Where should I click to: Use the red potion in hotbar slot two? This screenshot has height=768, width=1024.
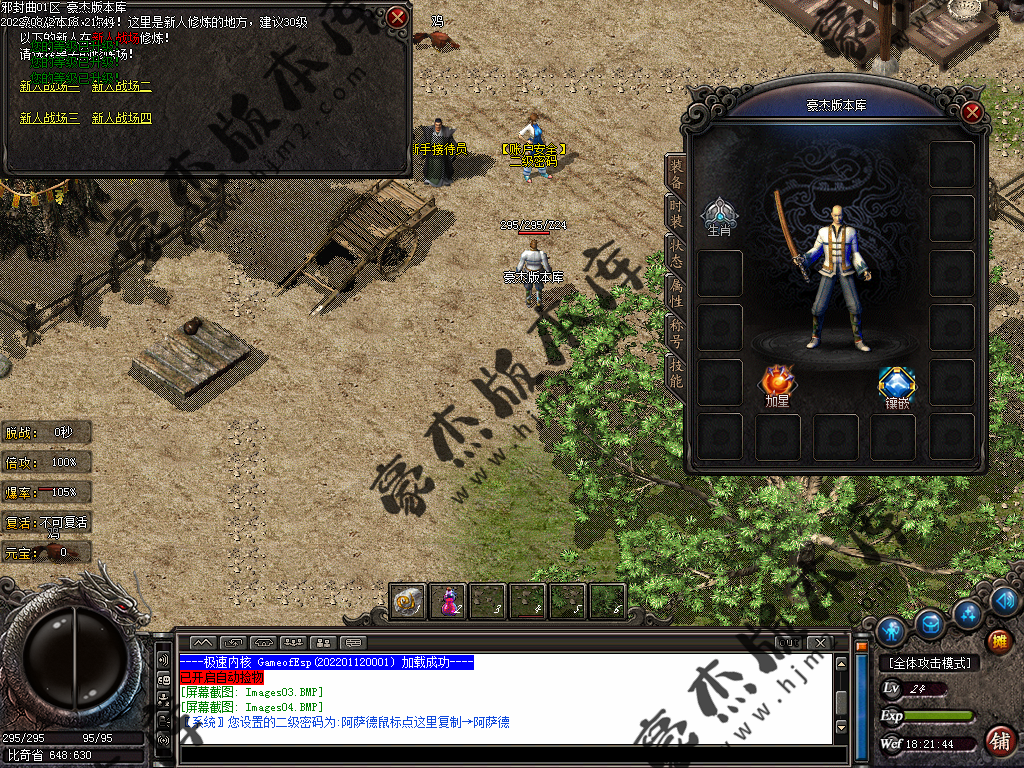pyautogui.click(x=448, y=601)
